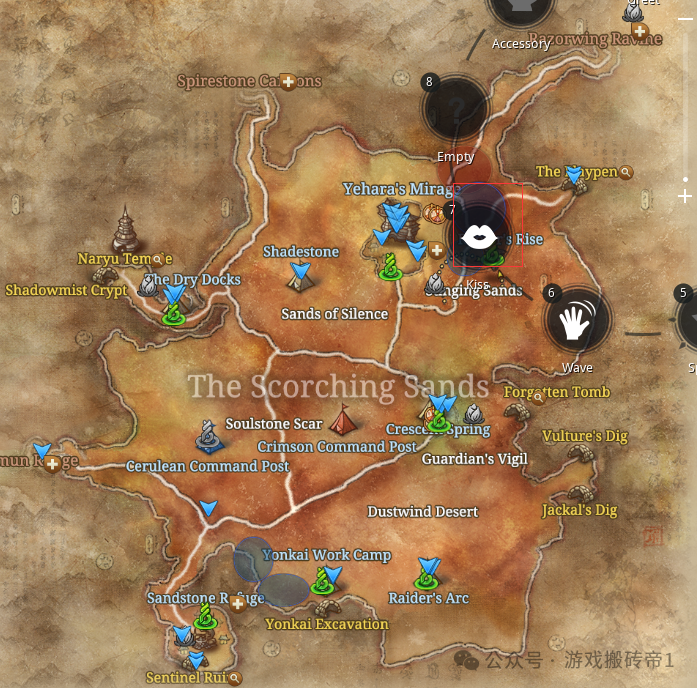Choose the Crimson Command Post tent icon
The width and height of the screenshot is (697, 688).
point(342,418)
